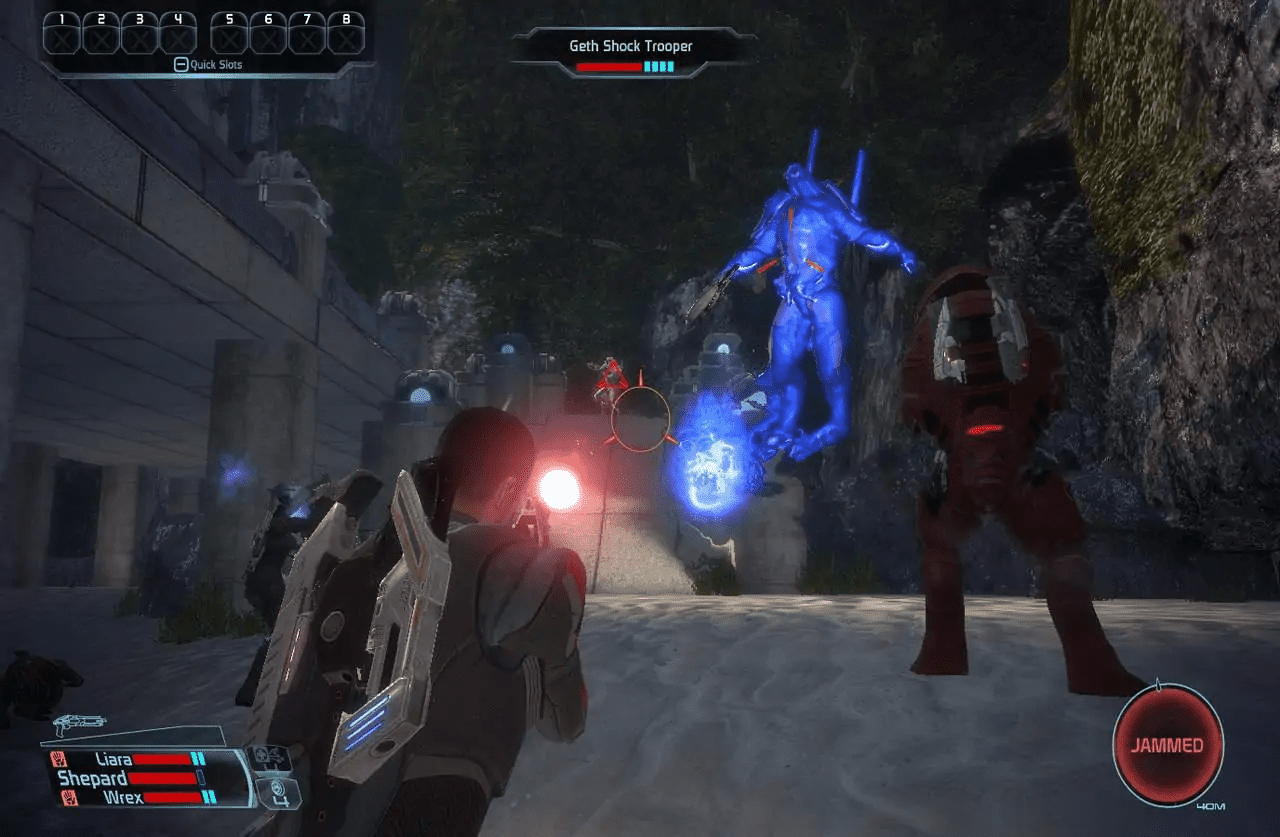Screen dimensions: 1280x837
Task: Click the JAMMED label on the radar
Action: point(1168,745)
